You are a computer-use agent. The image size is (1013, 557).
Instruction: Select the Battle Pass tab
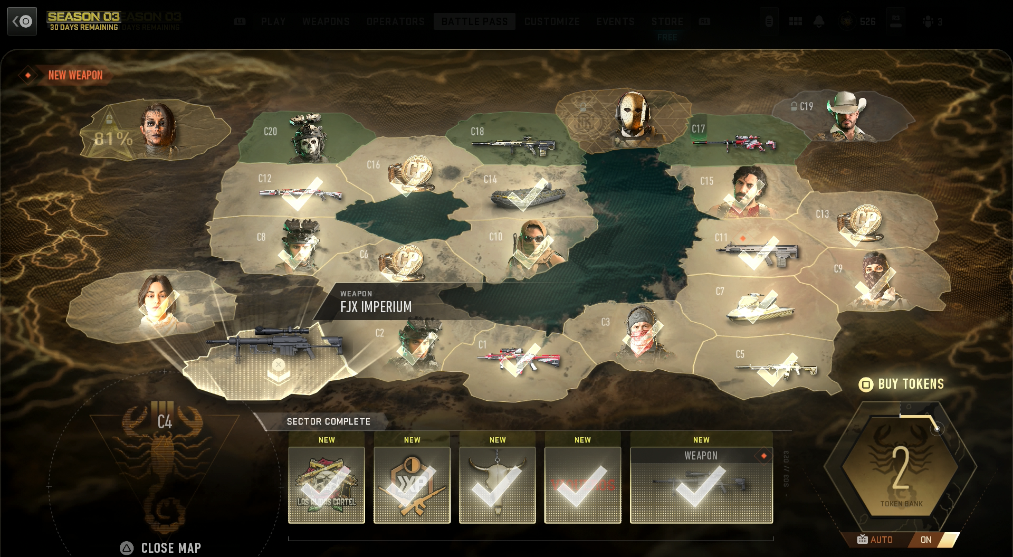tap(474, 21)
